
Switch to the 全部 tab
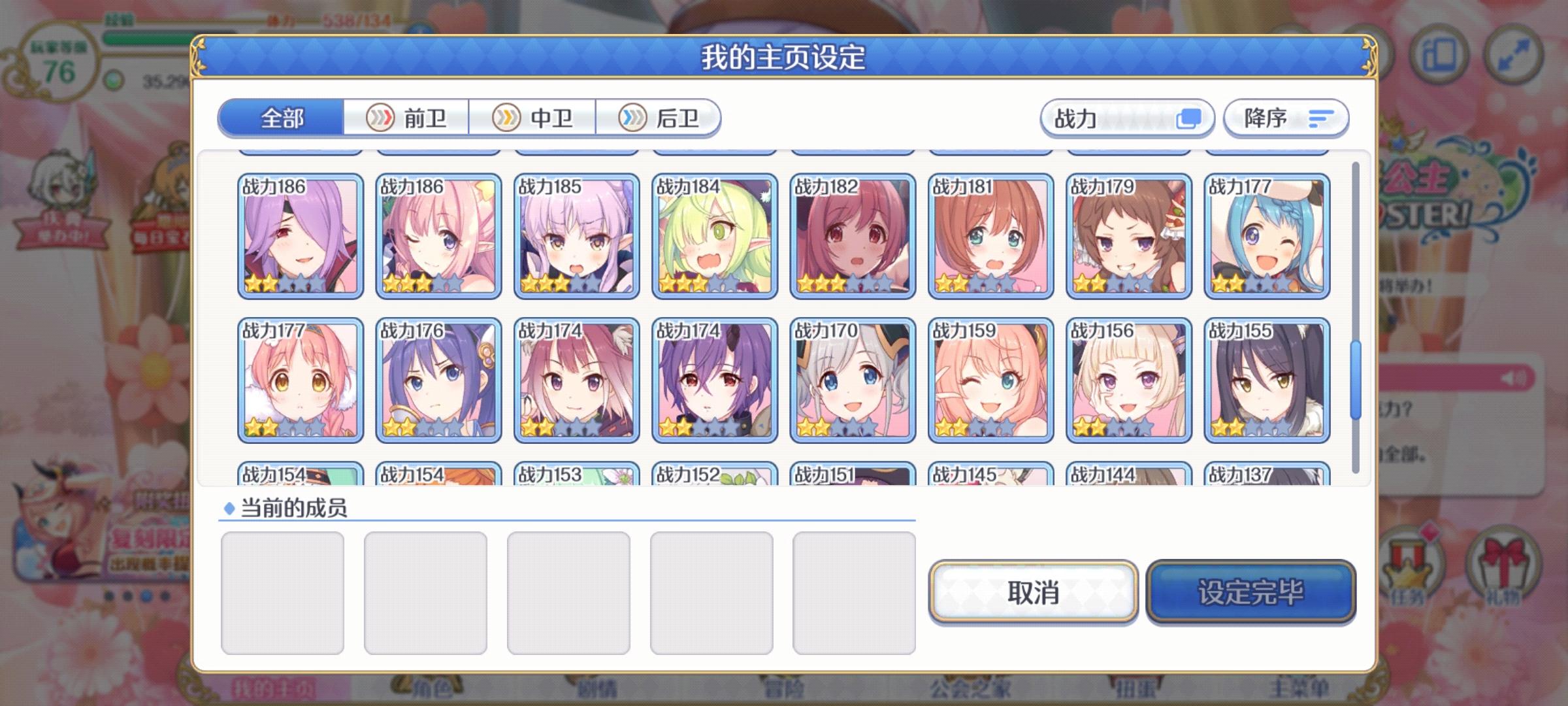tap(282, 118)
